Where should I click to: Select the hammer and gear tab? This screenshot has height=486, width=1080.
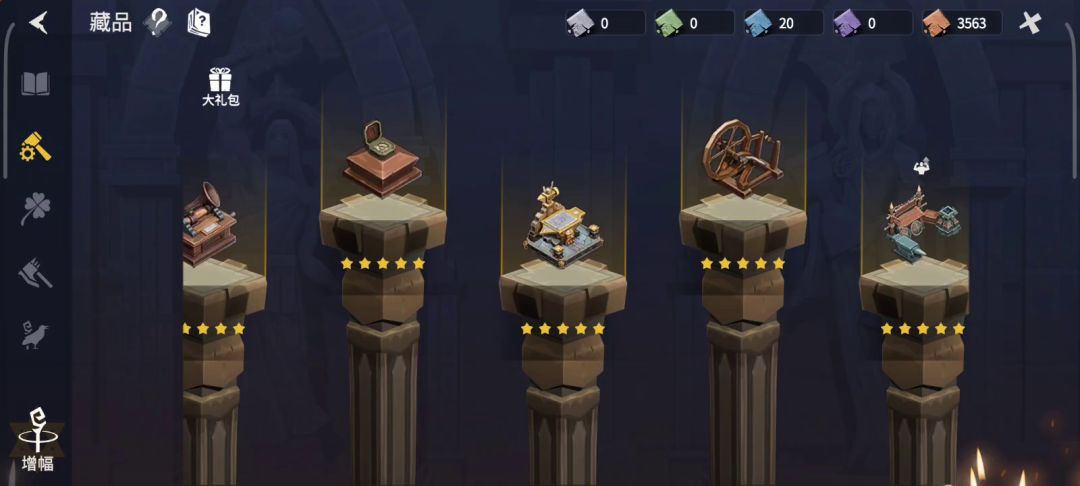pyautogui.click(x=36, y=148)
